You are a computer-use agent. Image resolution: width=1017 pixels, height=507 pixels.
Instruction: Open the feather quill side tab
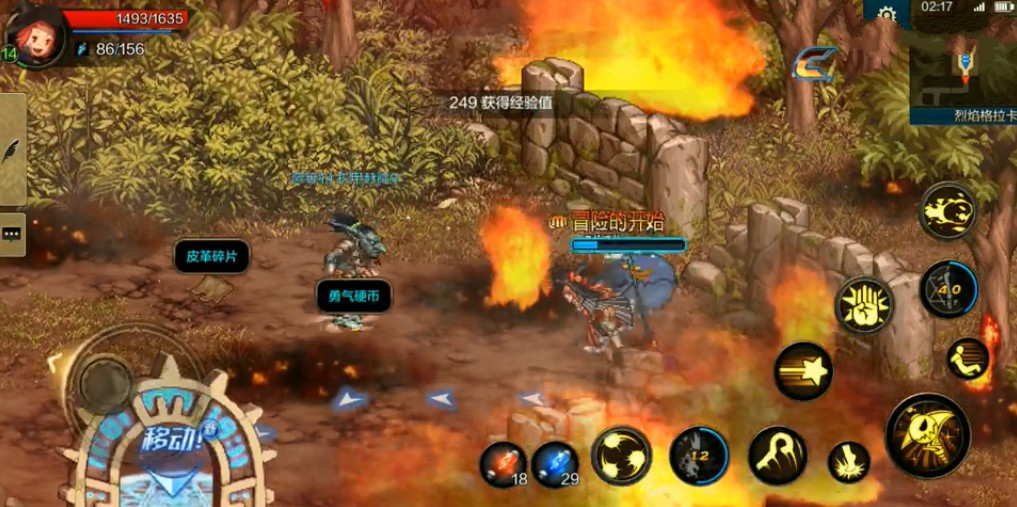(x=12, y=150)
